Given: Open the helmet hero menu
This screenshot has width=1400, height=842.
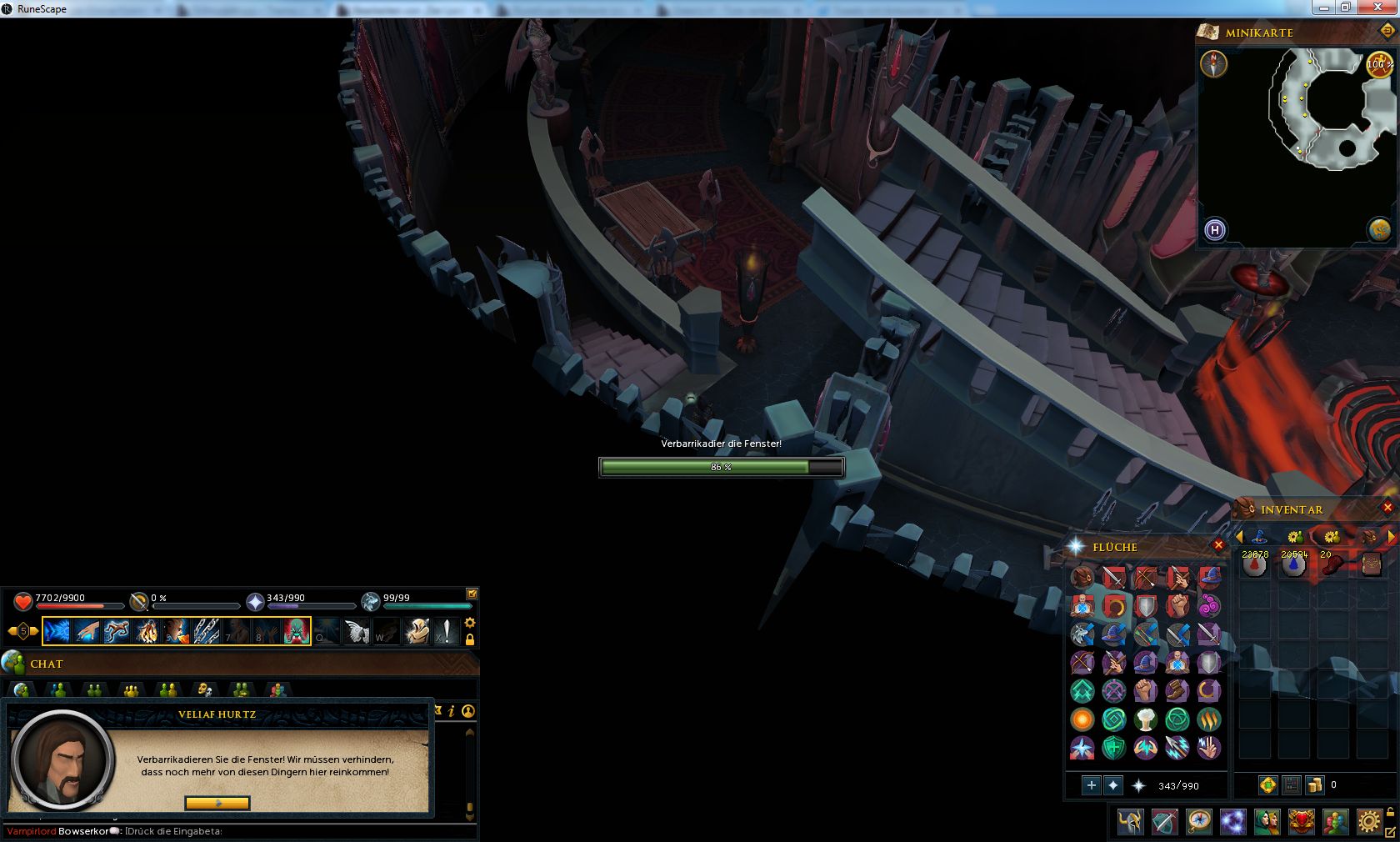Looking at the screenshot, I should point(1130,822).
